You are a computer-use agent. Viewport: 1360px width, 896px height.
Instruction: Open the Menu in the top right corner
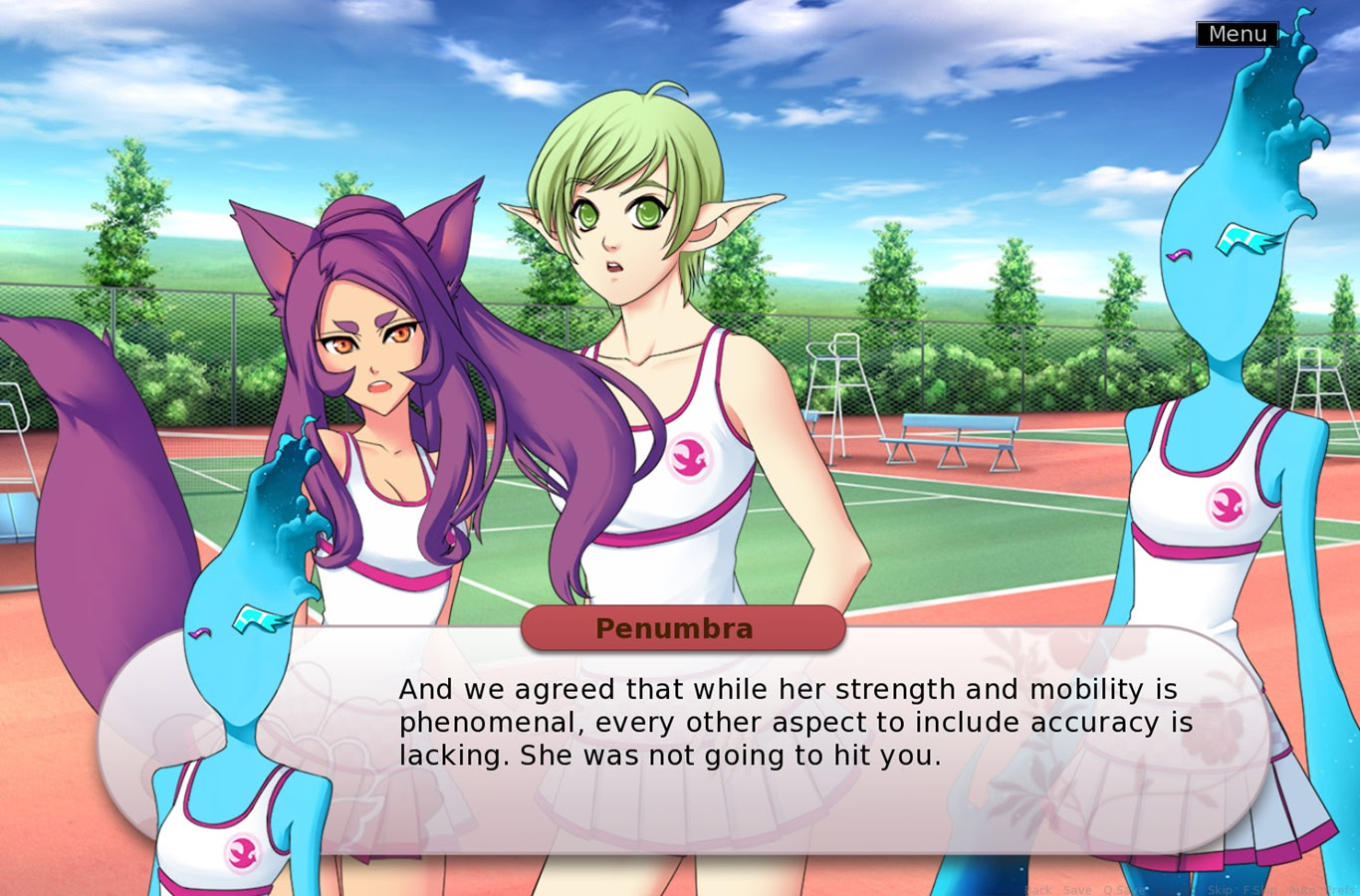click(x=1237, y=33)
